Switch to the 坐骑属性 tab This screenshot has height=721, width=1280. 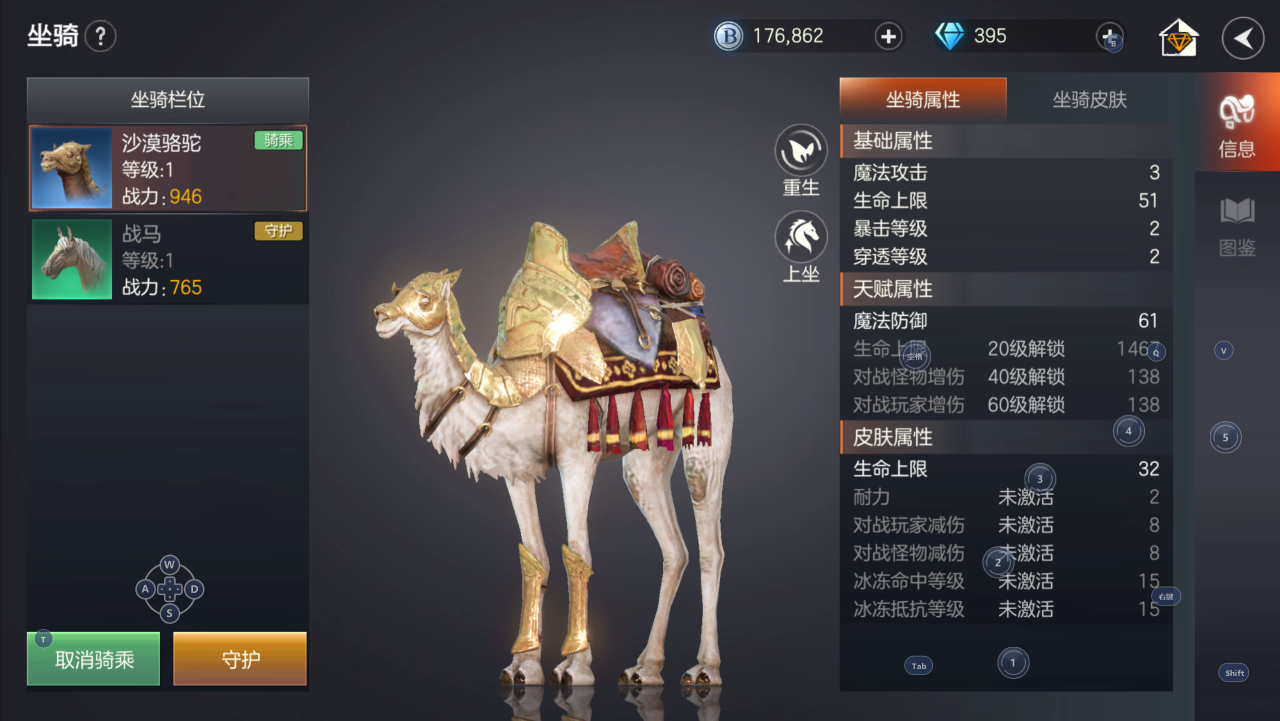pyautogui.click(x=922, y=99)
